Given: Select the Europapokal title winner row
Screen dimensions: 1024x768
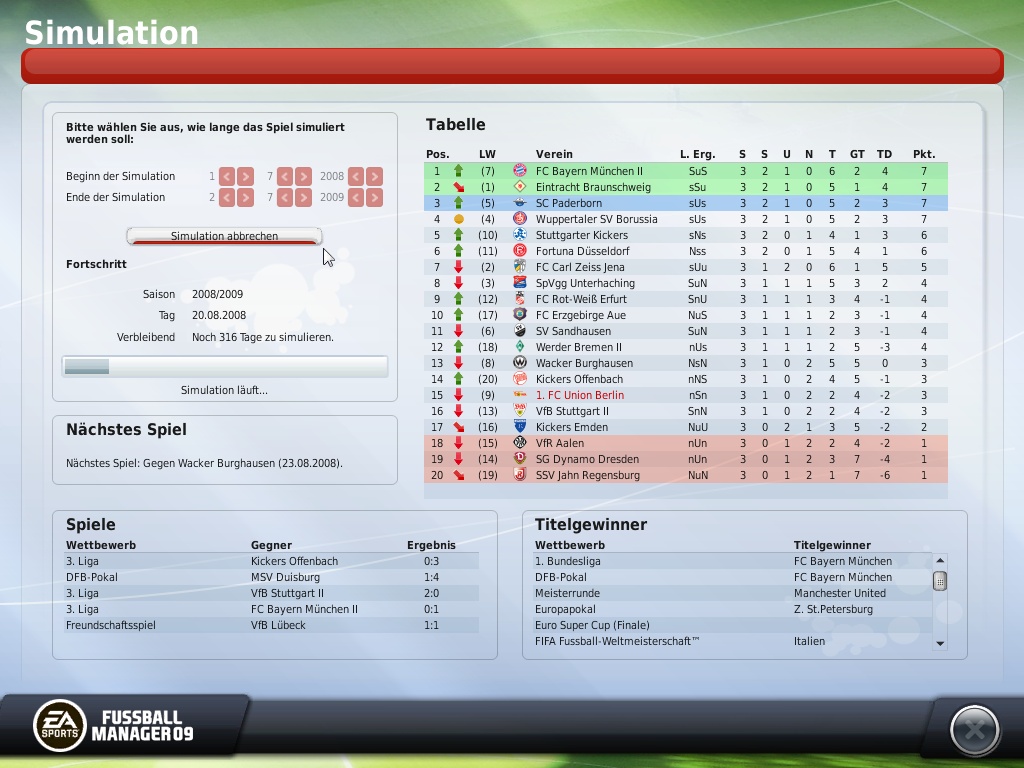Looking at the screenshot, I should point(730,609).
